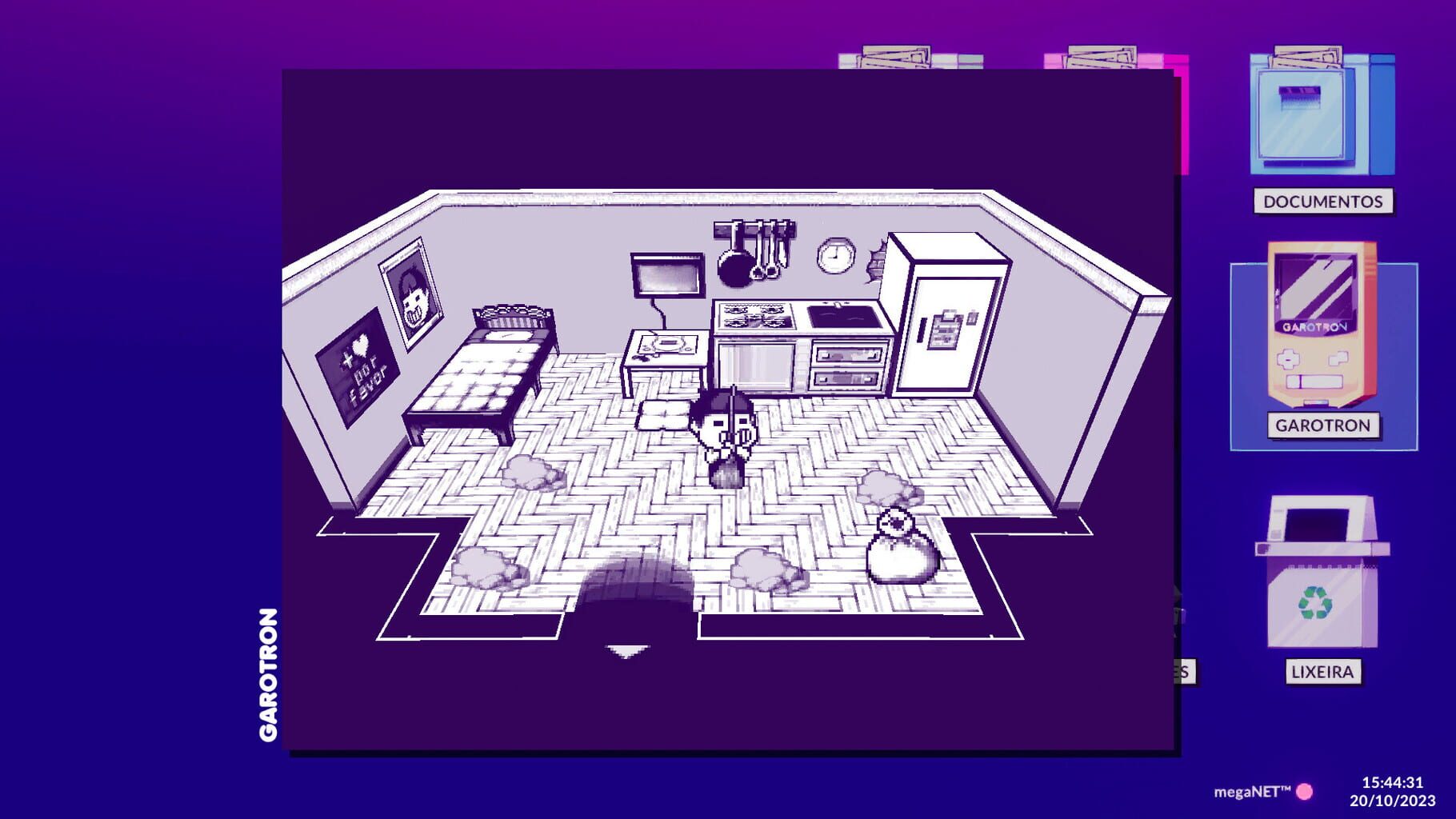Click the LIXEIRA text label

[x=1324, y=672]
